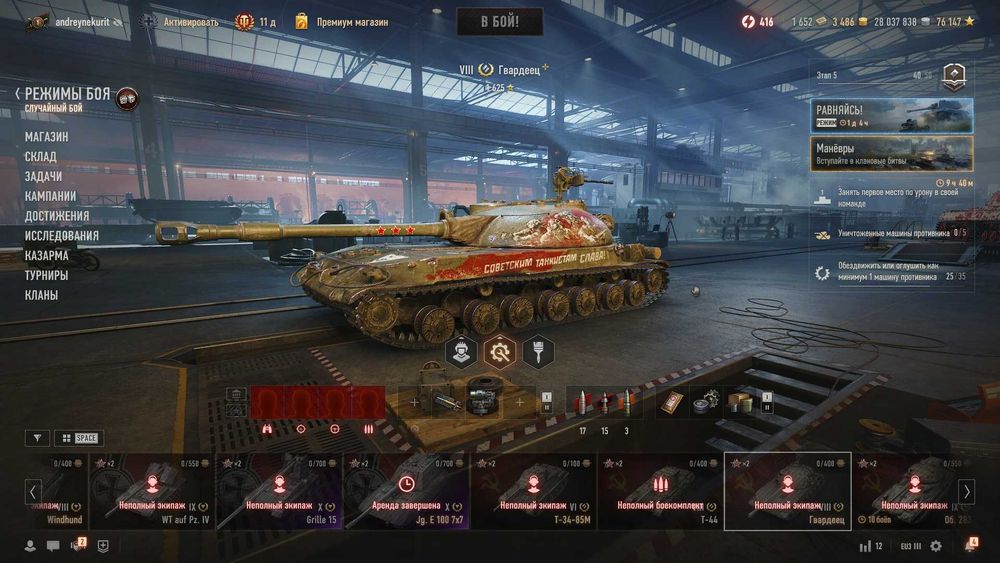
Task: Open the Премиум магазин
Action: (x=341, y=22)
